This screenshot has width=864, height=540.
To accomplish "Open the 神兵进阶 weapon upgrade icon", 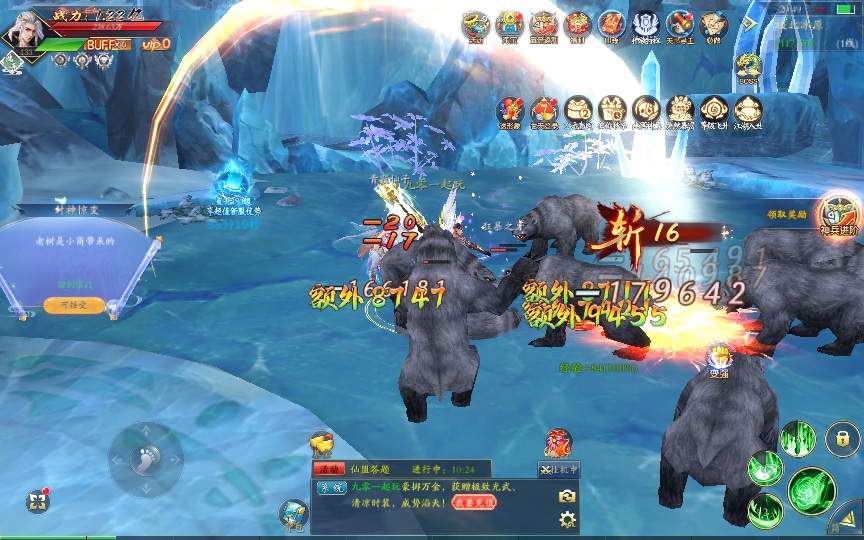I will tap(837, 213).
